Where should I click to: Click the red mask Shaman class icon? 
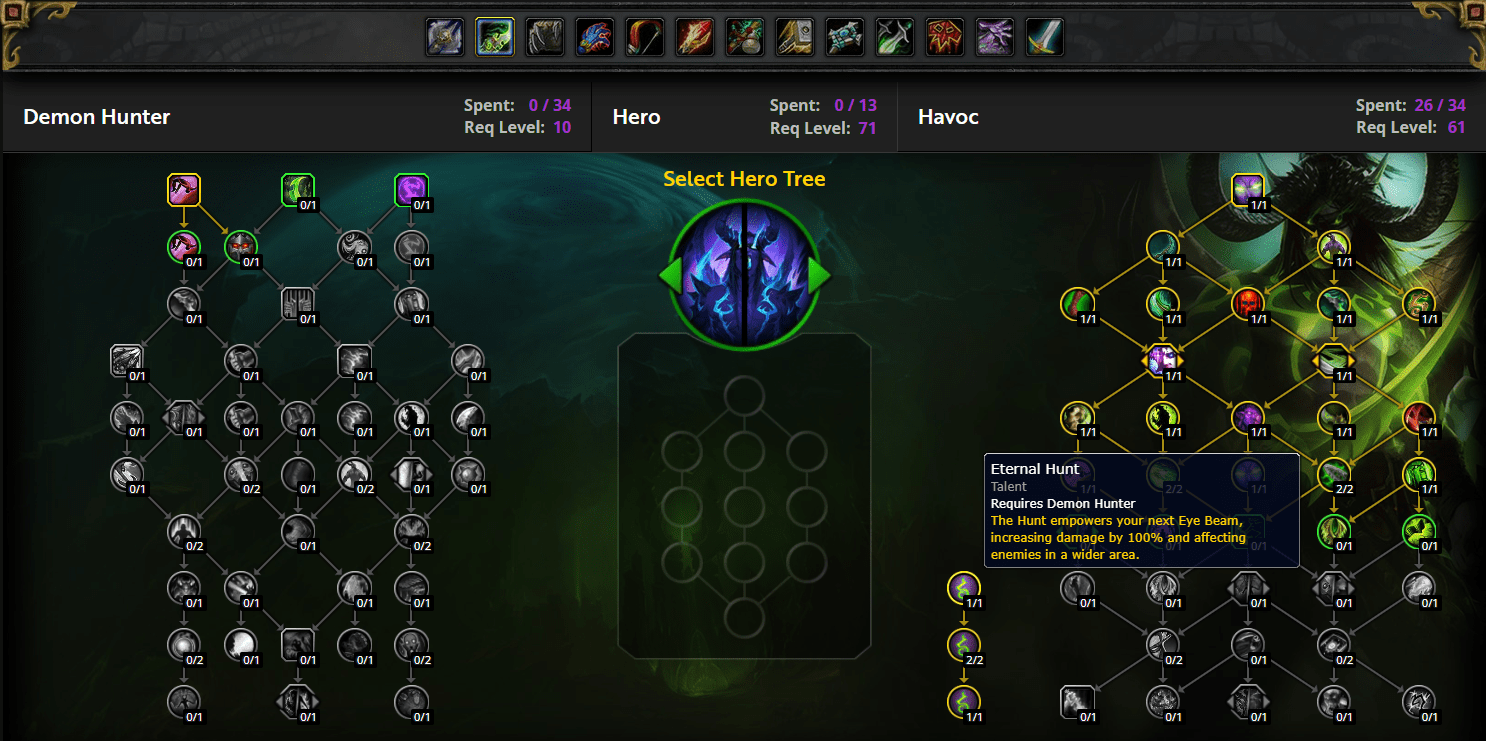point(943,36)
